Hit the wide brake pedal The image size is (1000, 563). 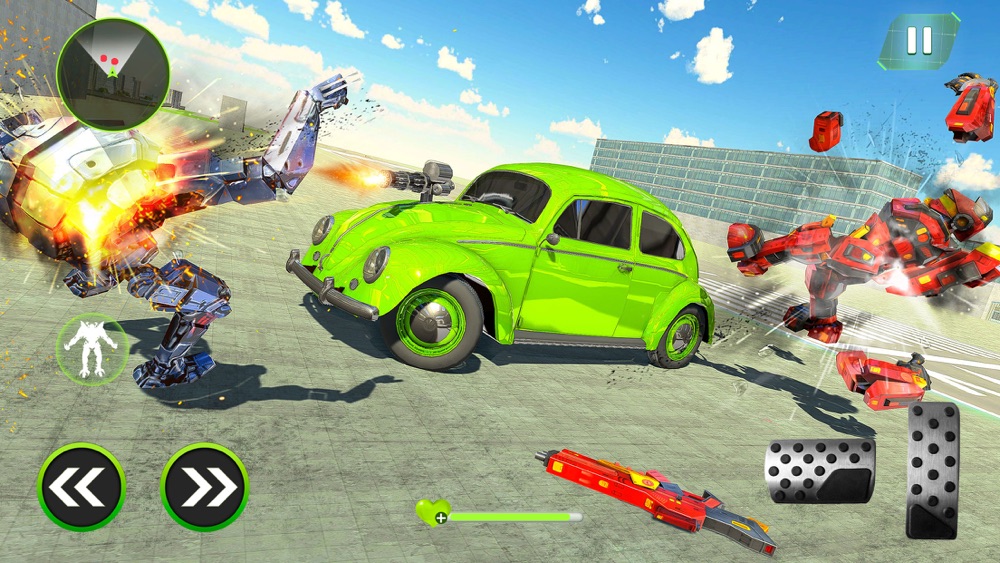pyautogui.click(x=819, y=470)
